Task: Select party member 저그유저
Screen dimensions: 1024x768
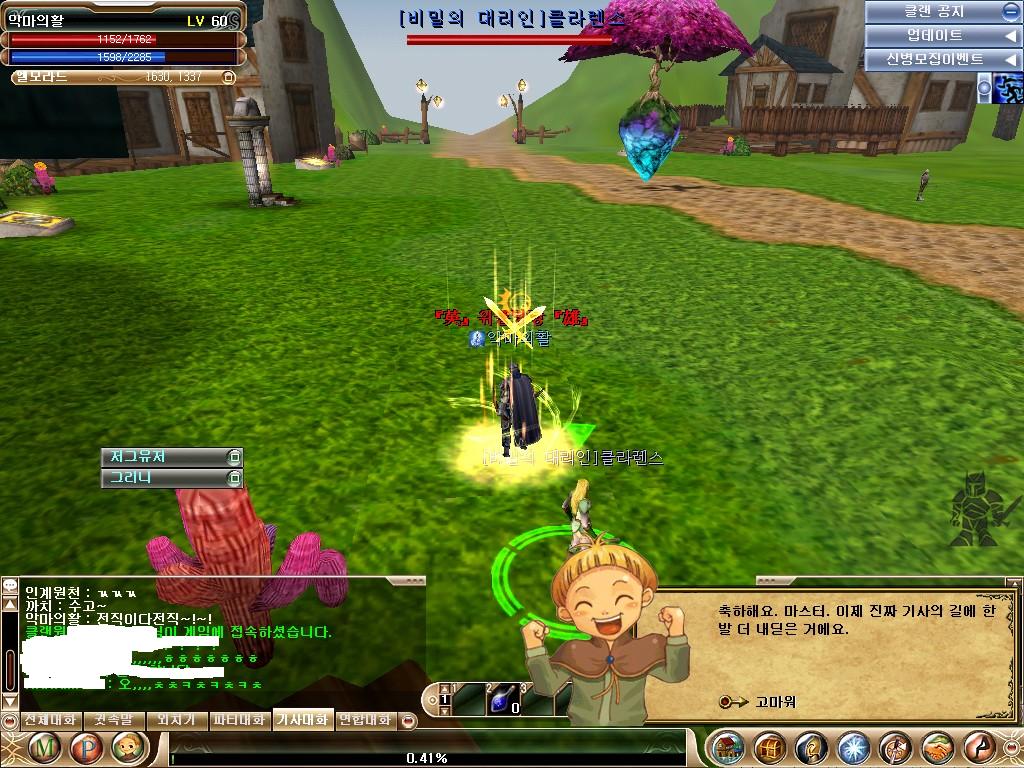Action: click(x=170, y=457)
